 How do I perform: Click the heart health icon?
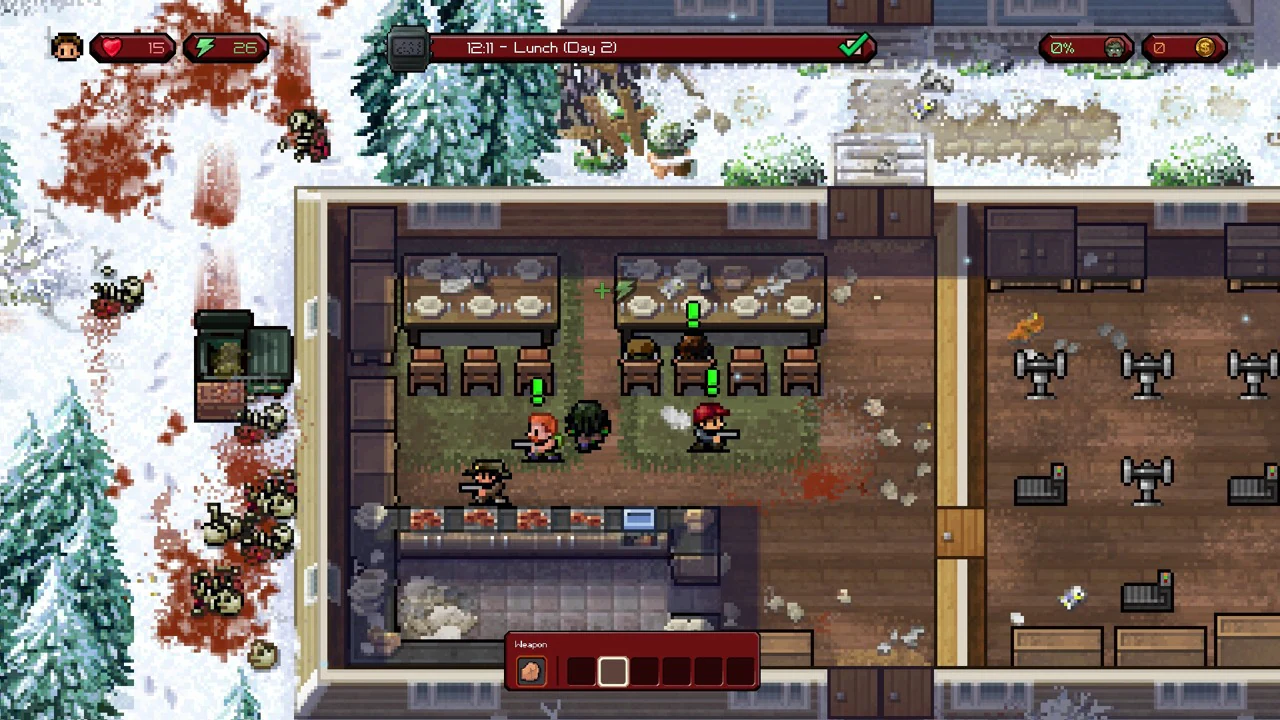pos(110,47)
